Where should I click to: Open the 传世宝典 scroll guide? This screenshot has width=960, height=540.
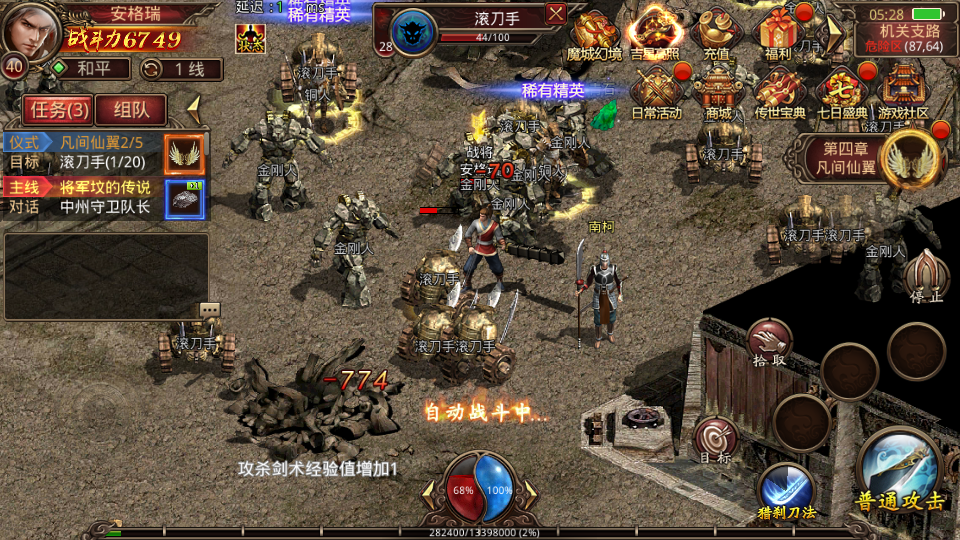coord(780,94)
